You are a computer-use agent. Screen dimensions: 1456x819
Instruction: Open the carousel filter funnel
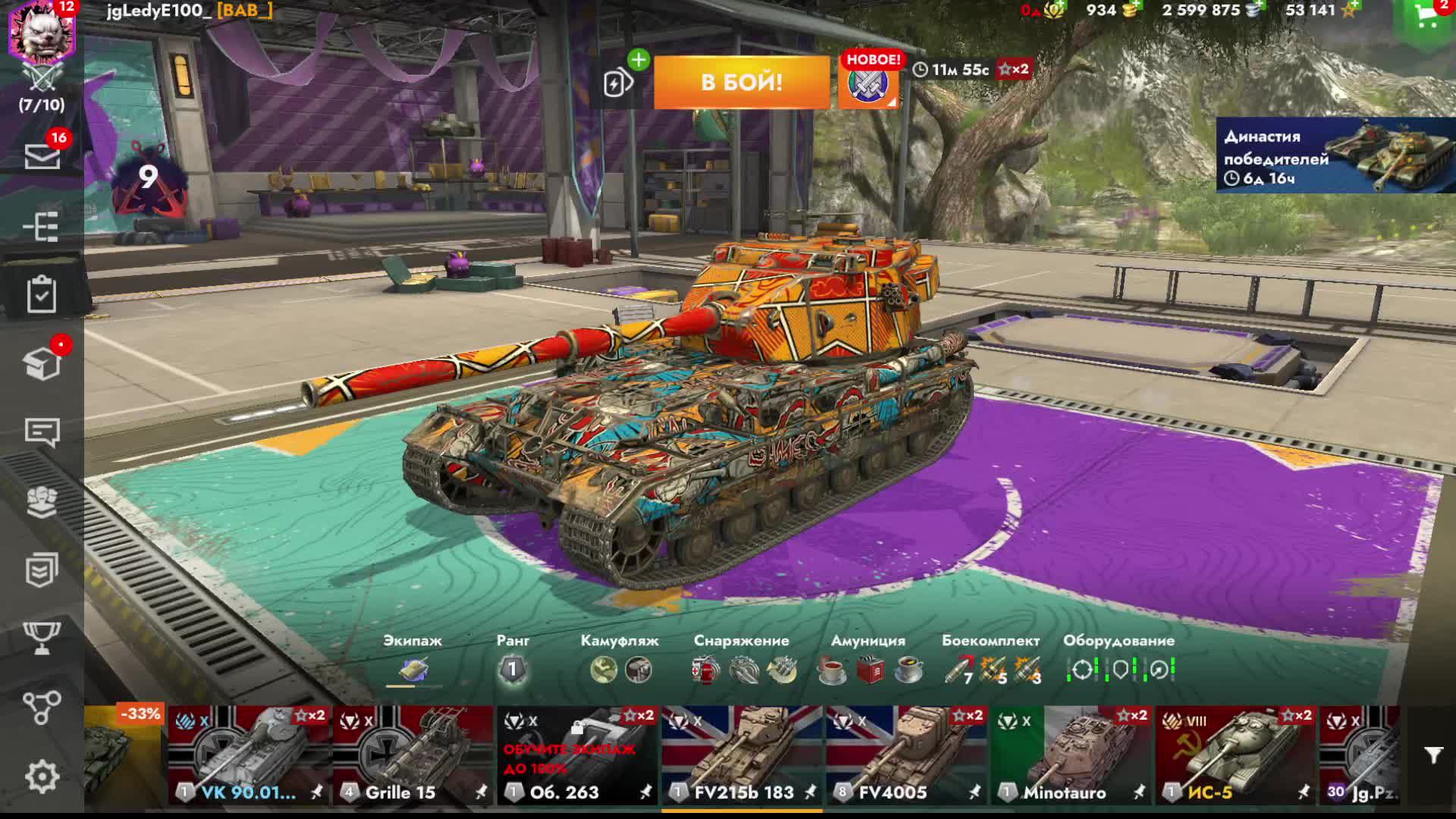(1432, 755)
